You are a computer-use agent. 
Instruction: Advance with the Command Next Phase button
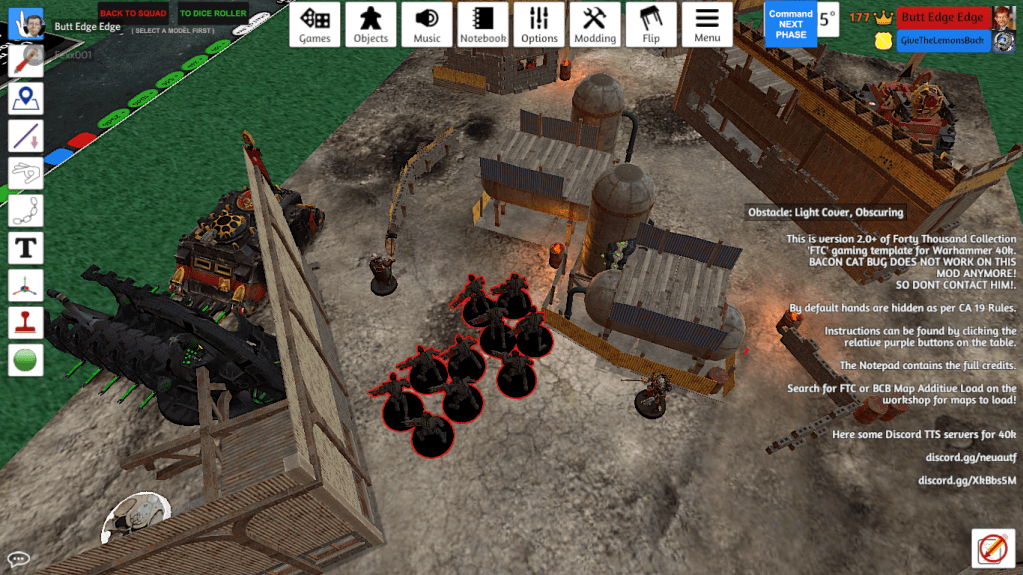tap(790, 24)
